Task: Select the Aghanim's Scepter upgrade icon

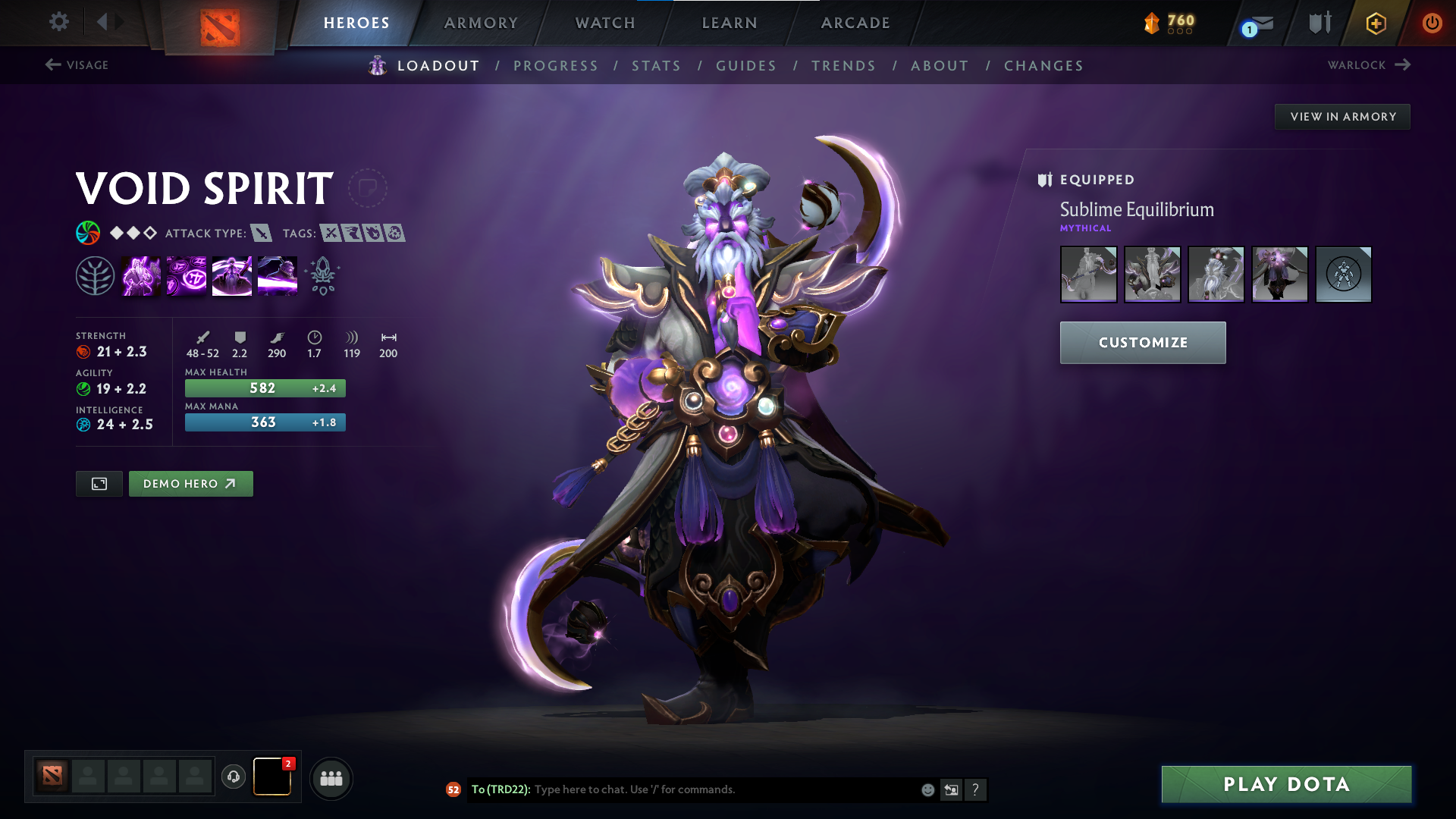Action: pyautogui.click(x=322, y=275)
